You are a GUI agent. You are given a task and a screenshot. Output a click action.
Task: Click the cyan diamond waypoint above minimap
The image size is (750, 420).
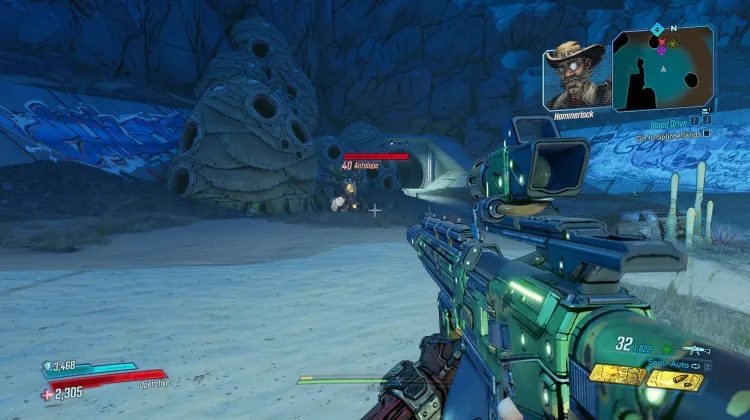pos(656,29)
